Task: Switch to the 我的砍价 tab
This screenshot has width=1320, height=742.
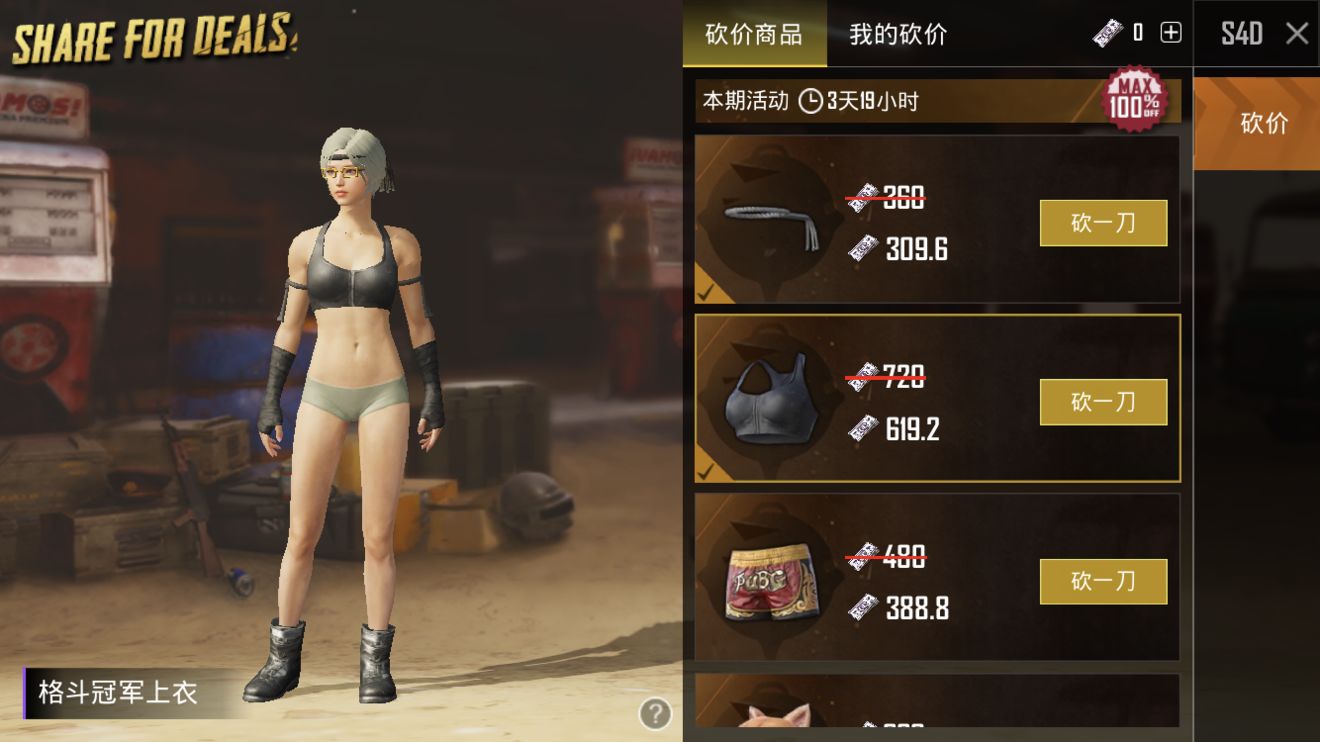Action: [x=895, y=34]
